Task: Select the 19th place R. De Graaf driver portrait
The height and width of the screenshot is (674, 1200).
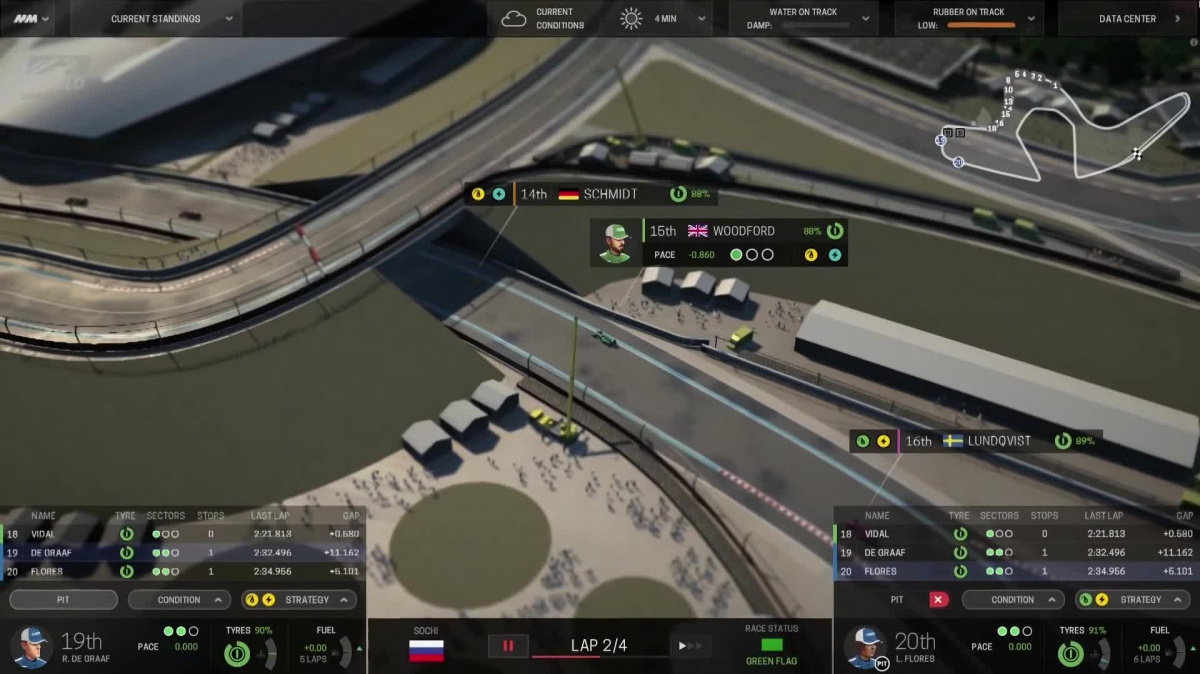Action: point(32,646)
